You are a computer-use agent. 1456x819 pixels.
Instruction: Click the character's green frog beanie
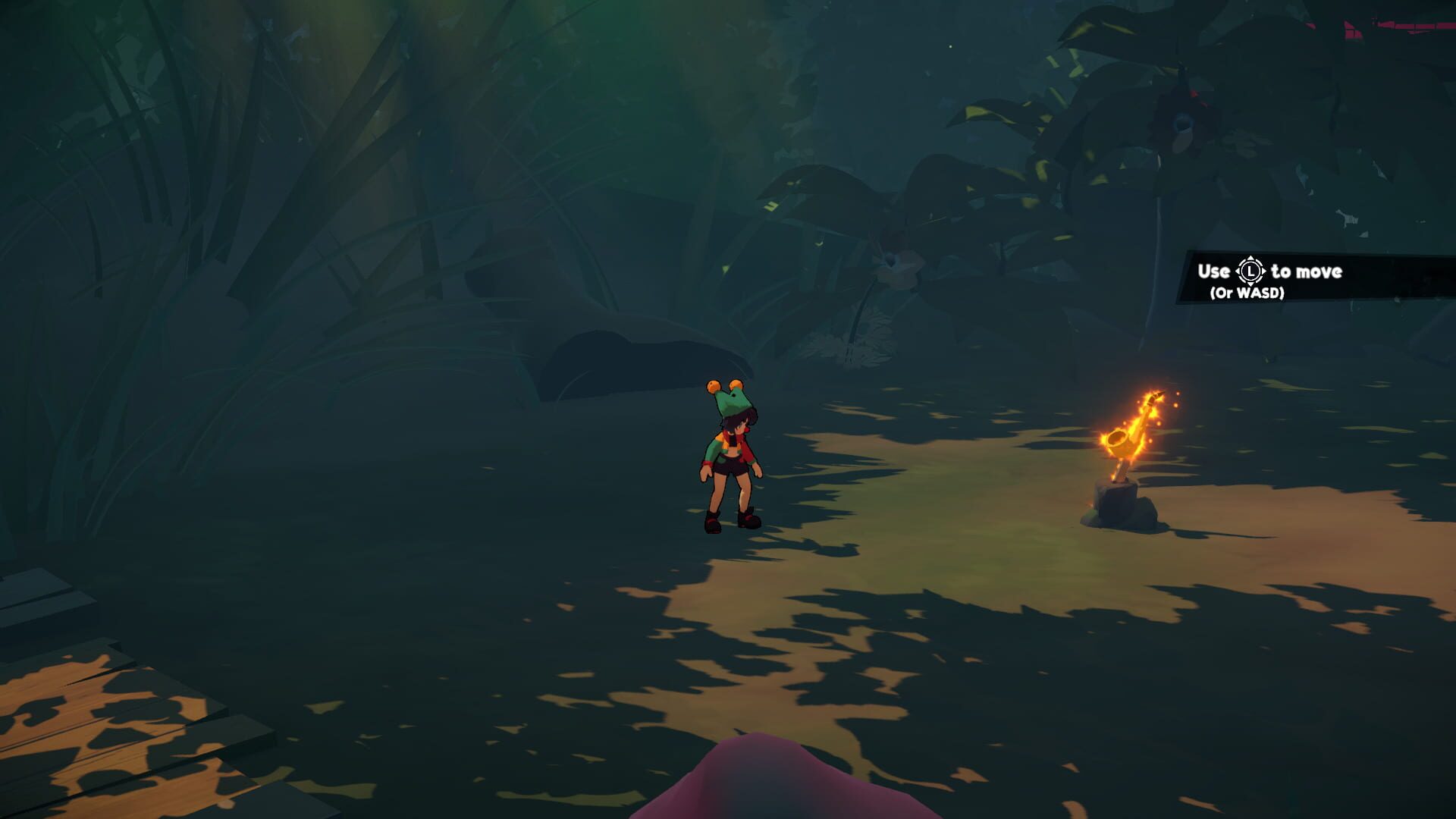click(734, 400)
